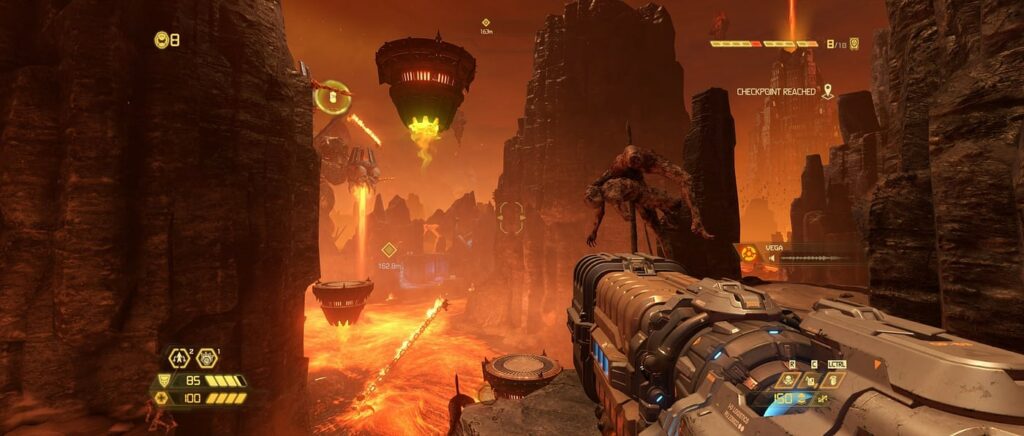The image size is (1024, 436).
Task: Click the extra lives helmet icon
Action: coord(161,40)
